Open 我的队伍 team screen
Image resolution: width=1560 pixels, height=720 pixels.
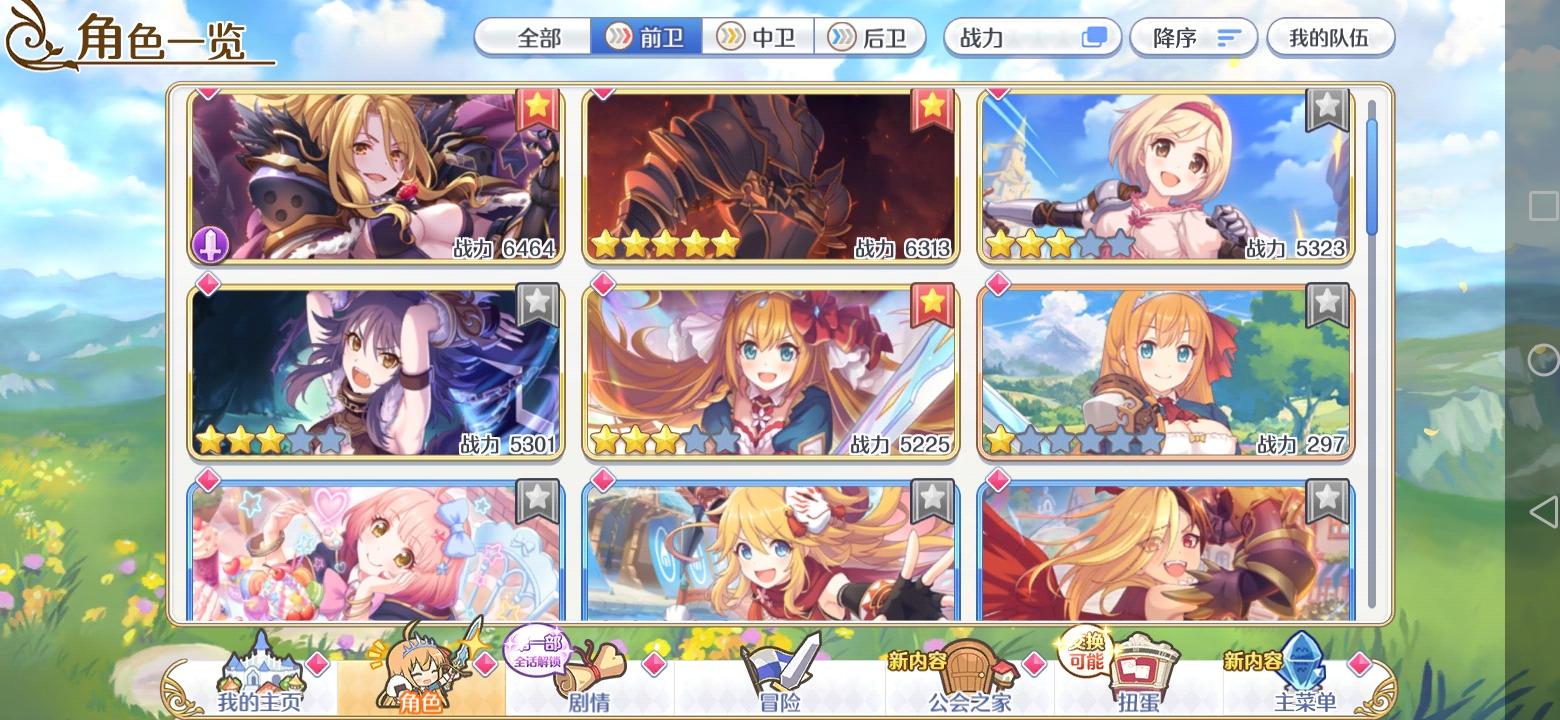[x=1330, y=37]
